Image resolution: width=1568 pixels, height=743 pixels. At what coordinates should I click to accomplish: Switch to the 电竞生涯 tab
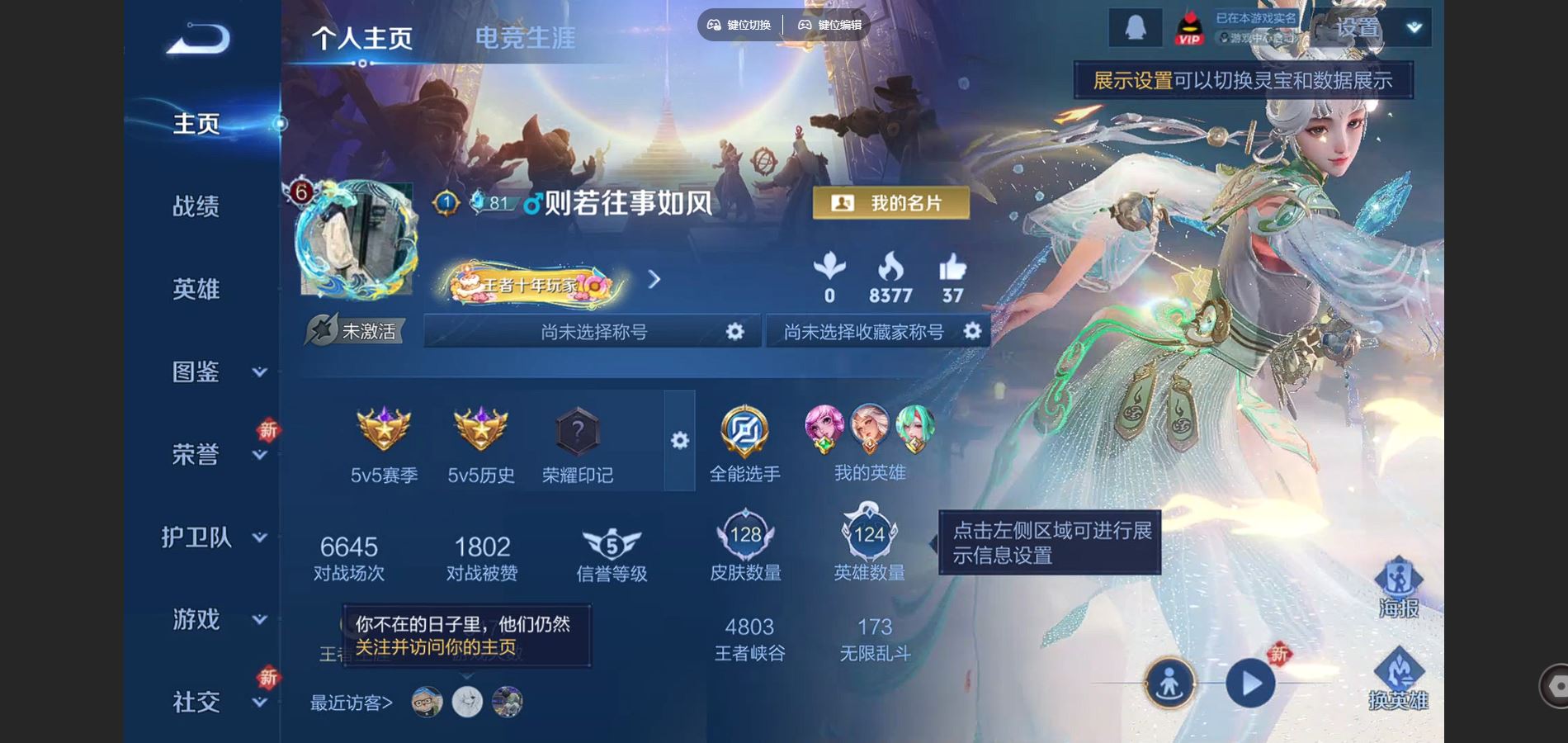(526, 36)
